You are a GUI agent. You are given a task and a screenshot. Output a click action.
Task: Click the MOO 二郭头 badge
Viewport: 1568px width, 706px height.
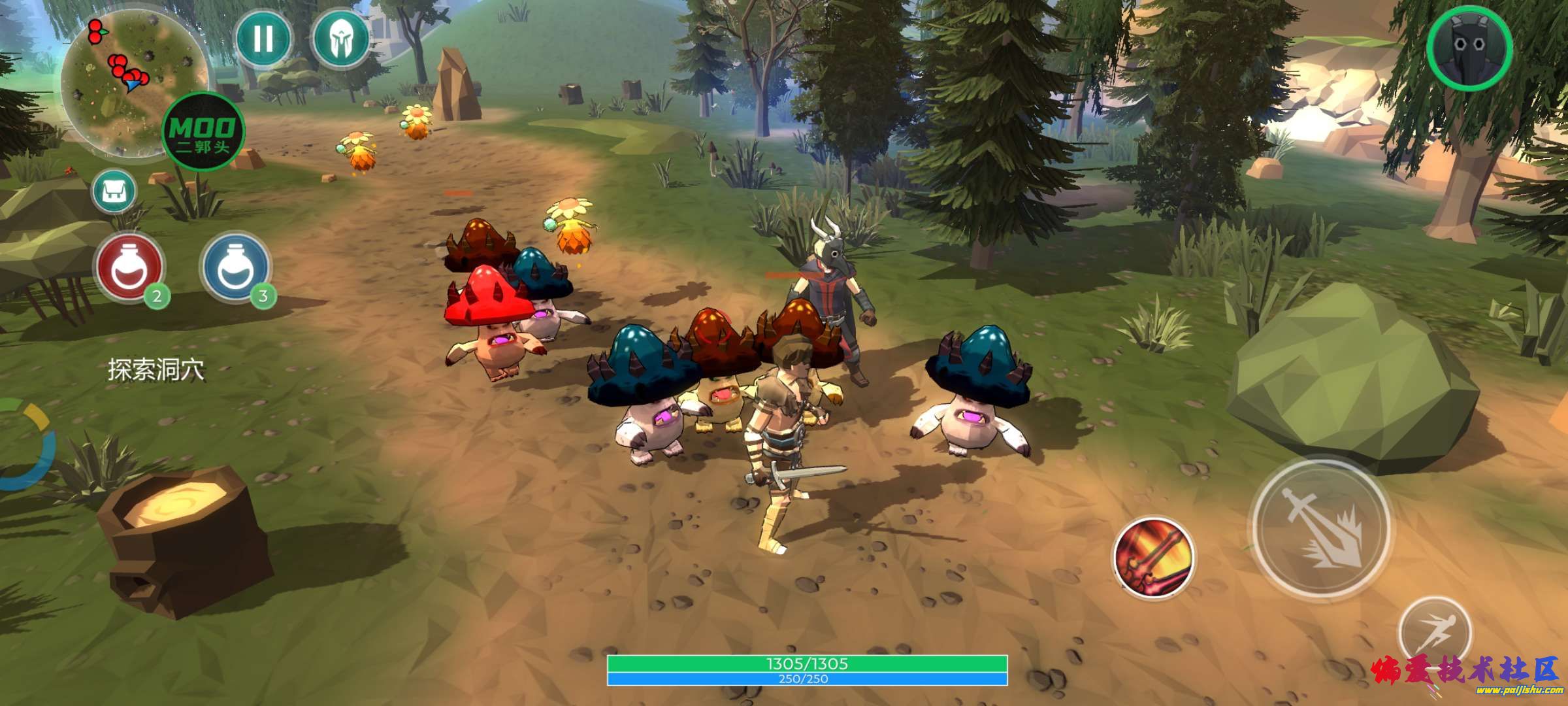pyautogui.click(x=203, y=132)
